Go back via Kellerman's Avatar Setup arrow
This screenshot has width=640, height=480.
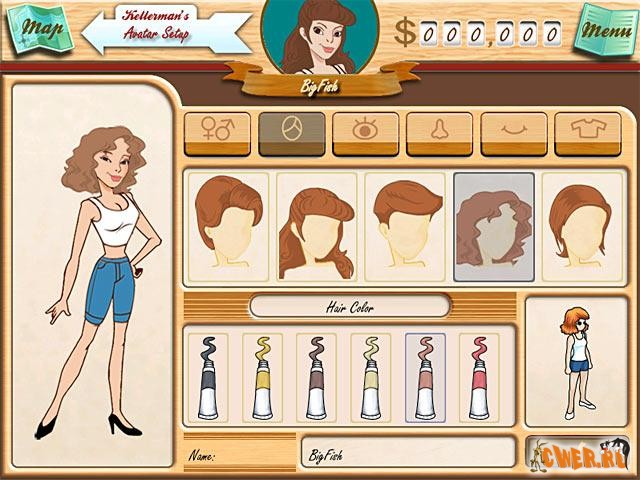(x=160, y=31)
